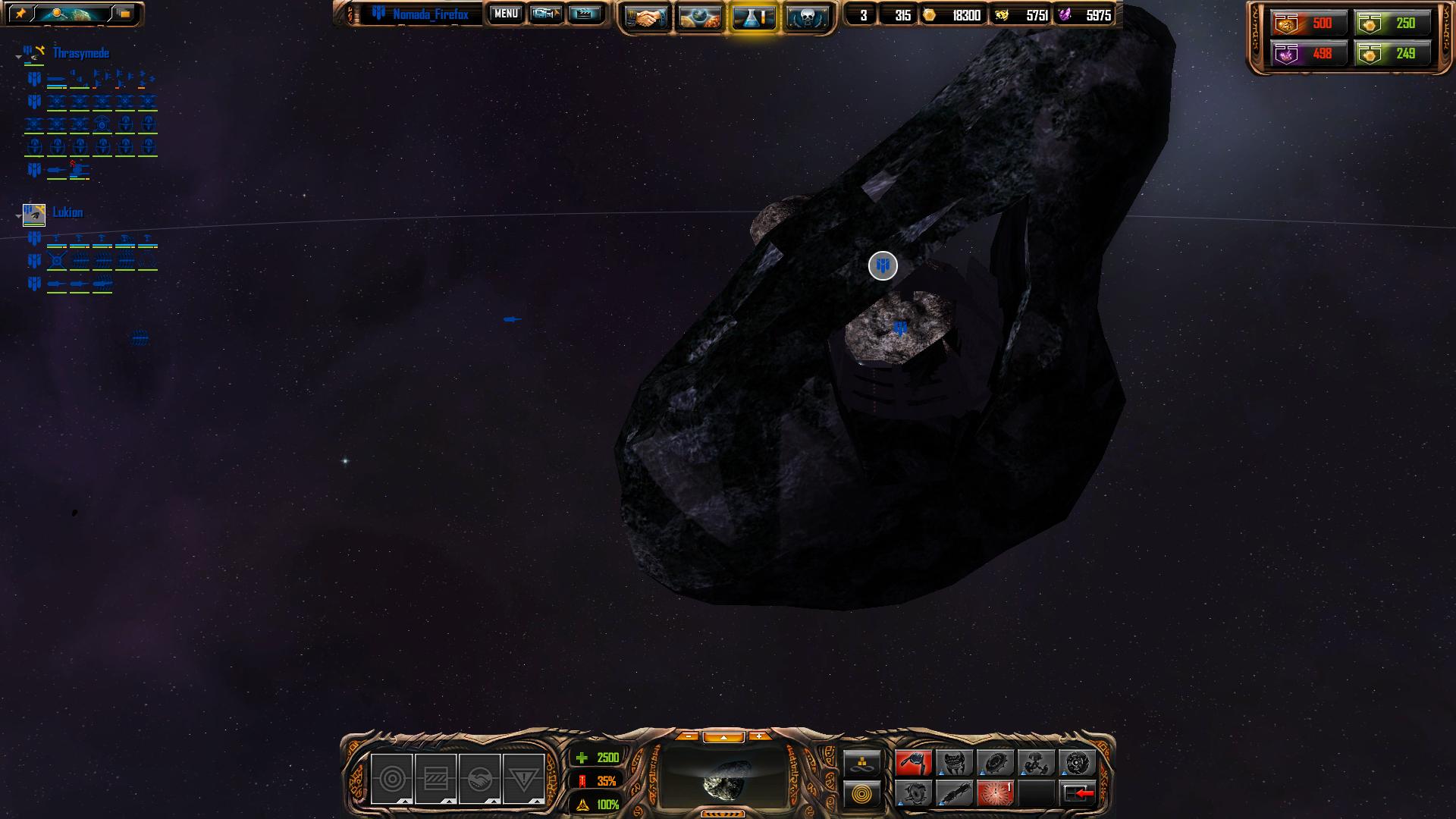Screen dimensions: 1456x819
Task: Click the minus button above the portrait
Action: (688, 736)
